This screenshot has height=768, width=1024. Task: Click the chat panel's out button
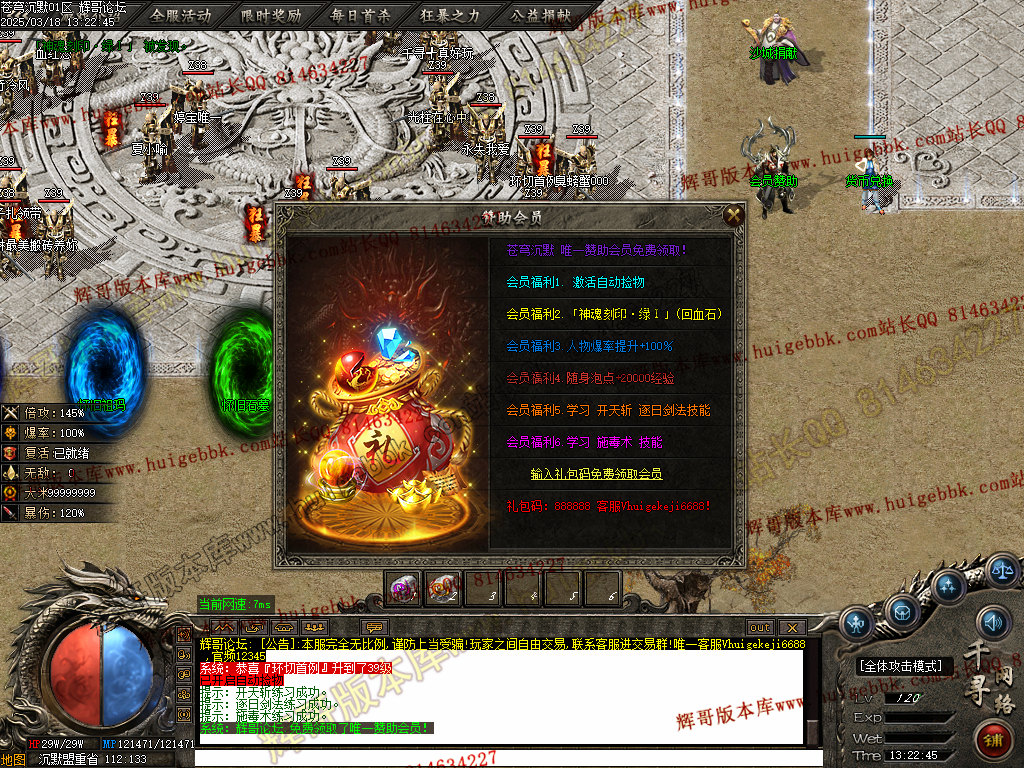pyautogui.click(x=760, y=627)
